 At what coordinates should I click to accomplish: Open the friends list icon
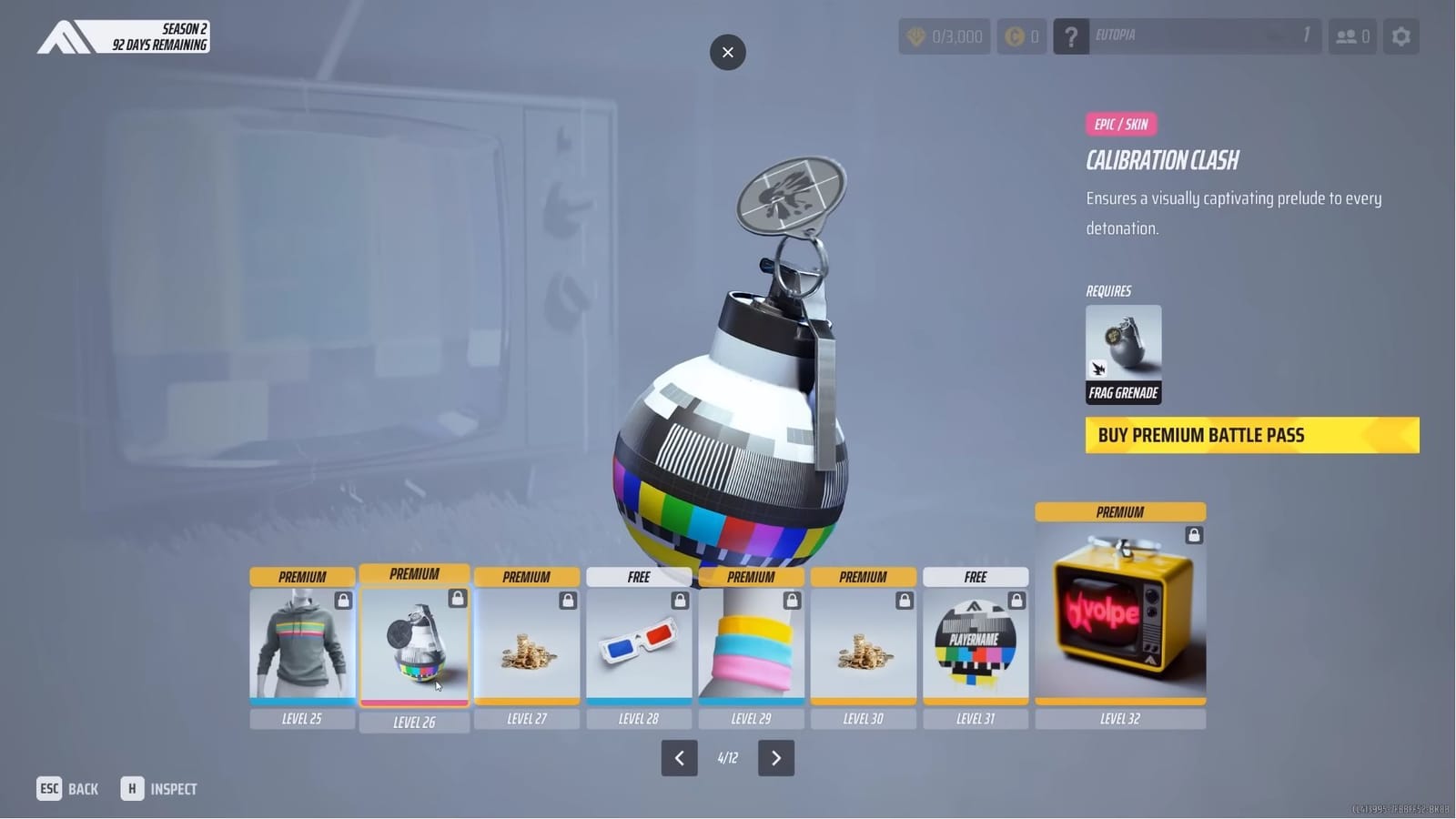pyautogui.click(x=1352, y=36)
